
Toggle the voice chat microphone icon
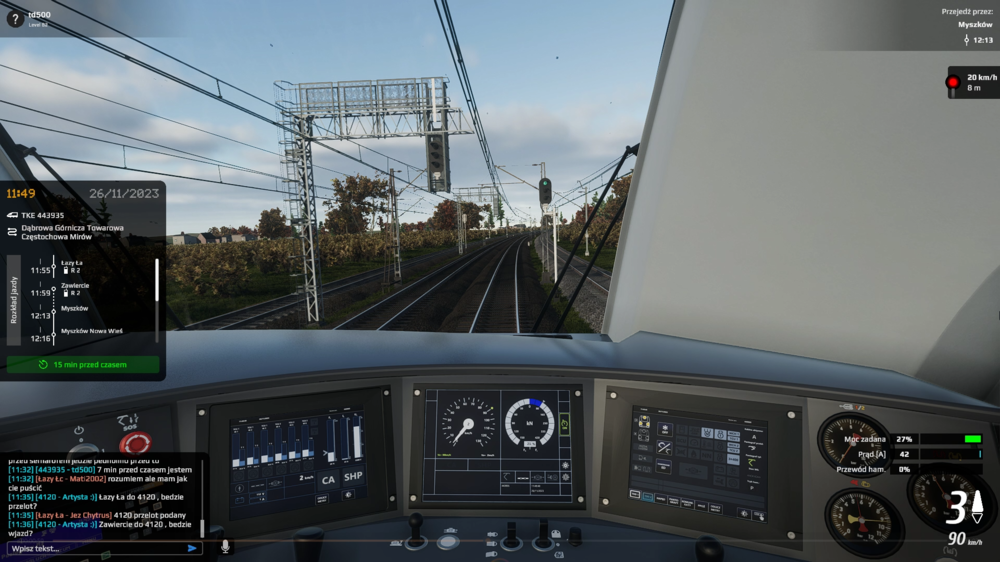[x=225, y=547]
